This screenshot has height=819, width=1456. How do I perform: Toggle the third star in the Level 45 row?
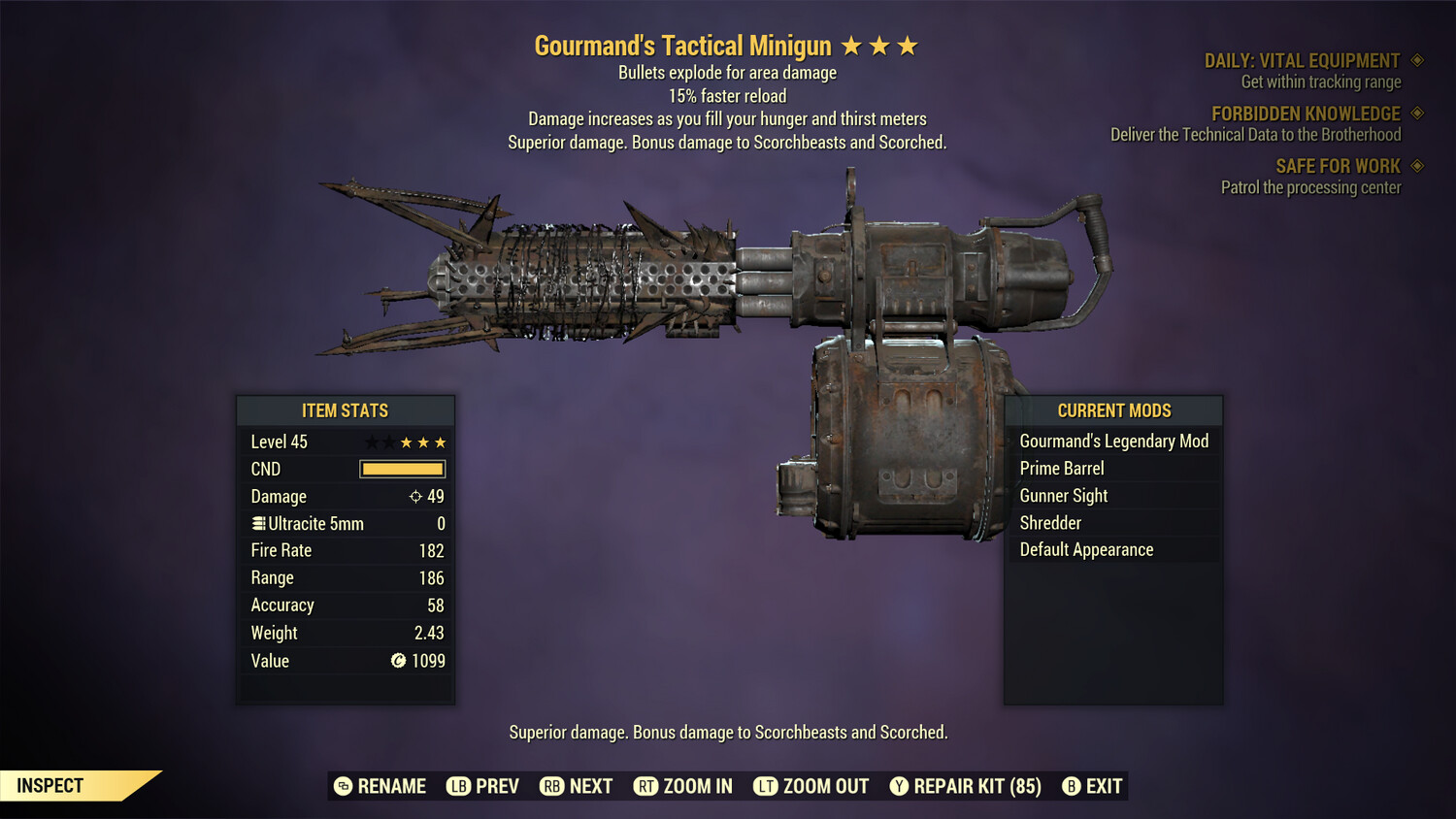(408, 442)
